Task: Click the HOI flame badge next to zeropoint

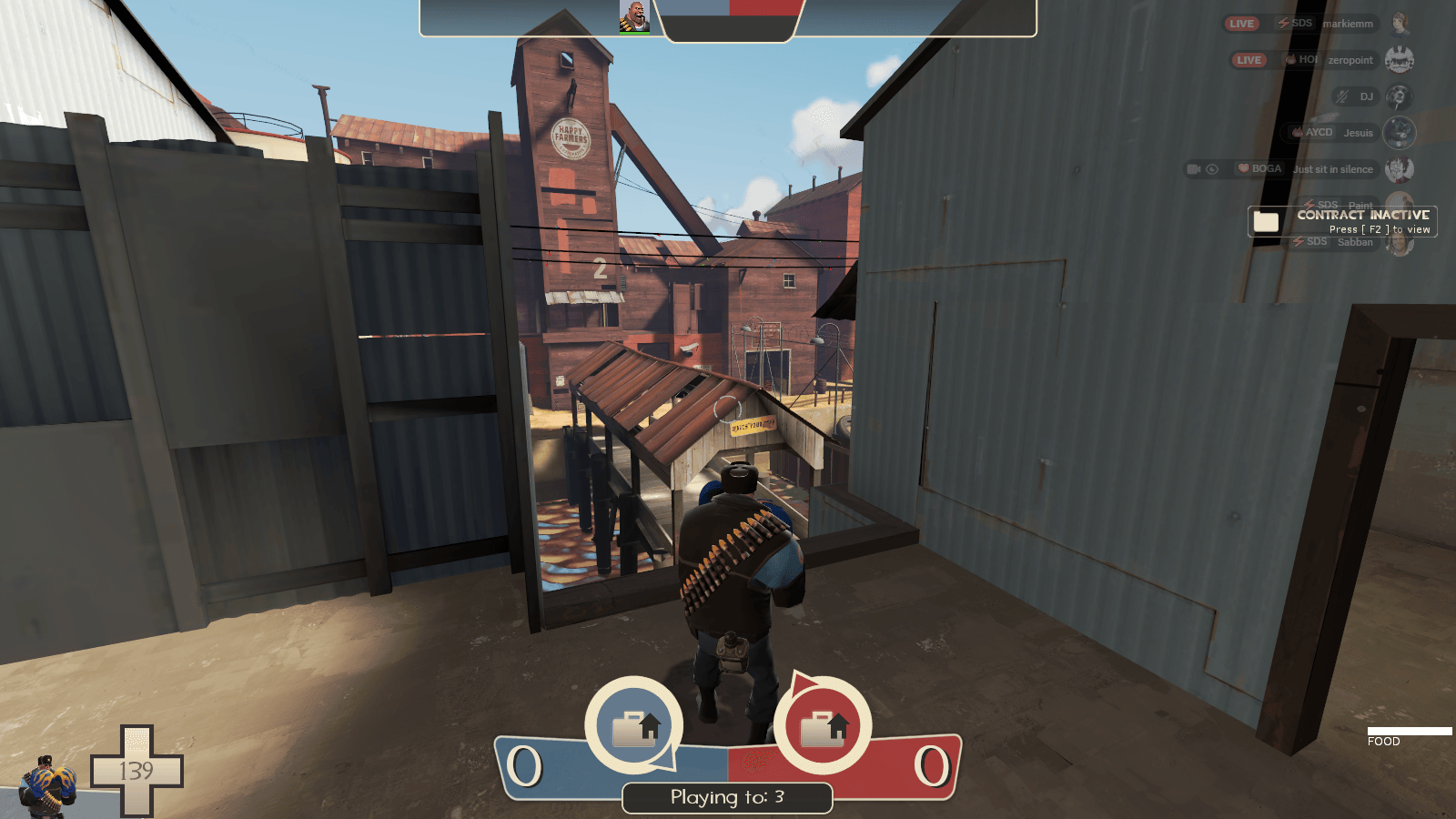Action: point(1289,59)
